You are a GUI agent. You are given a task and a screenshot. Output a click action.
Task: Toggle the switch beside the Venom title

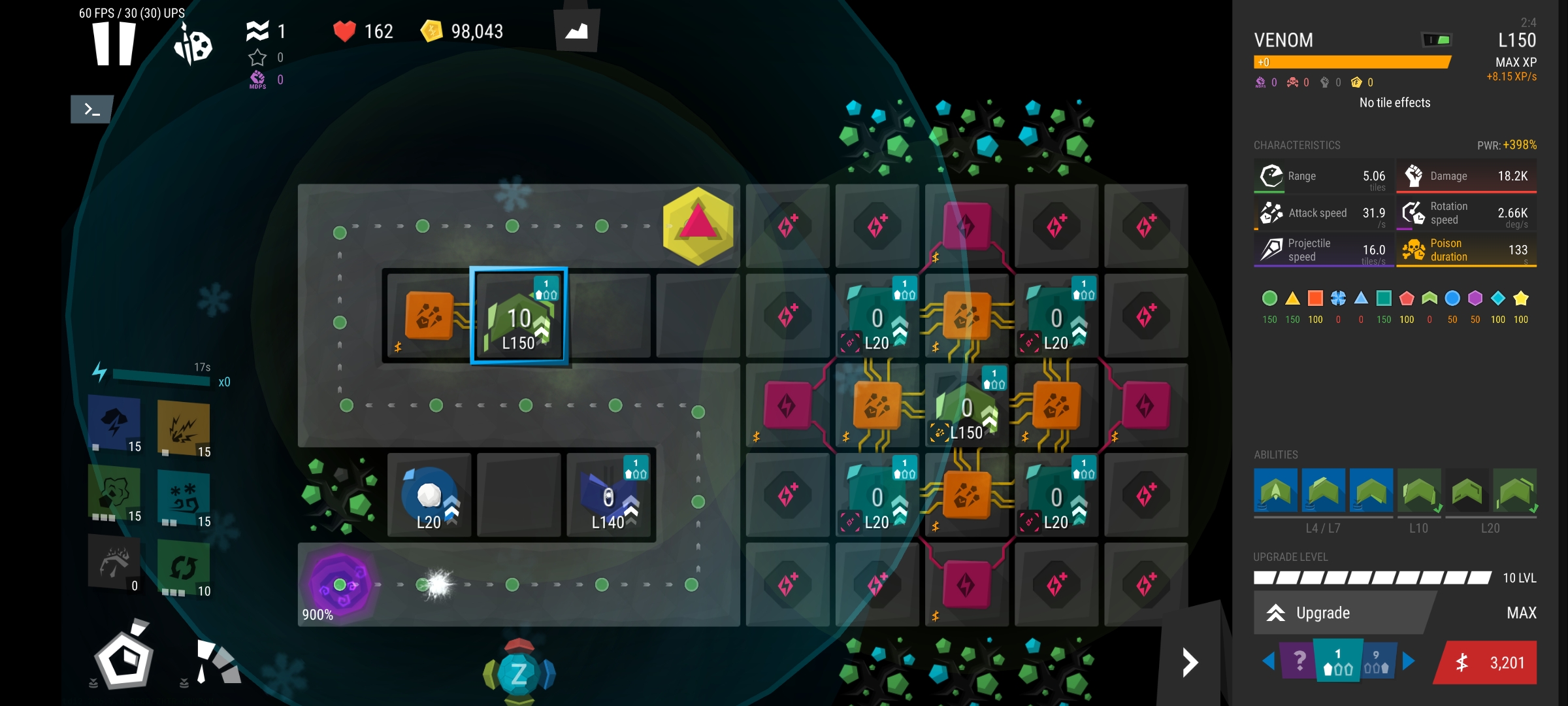1437,41
